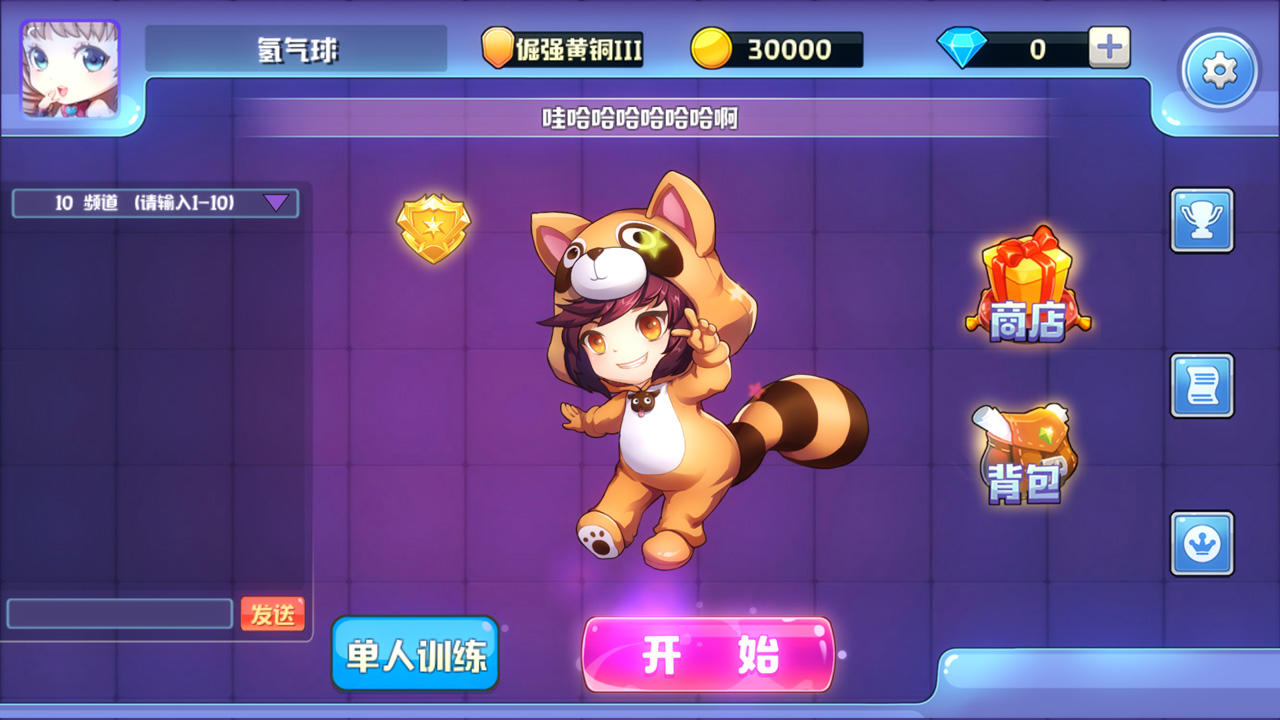Image resolution: width=1280 pixels, height=720 pixels.
Task: Open the 10 频道 channel selector
Action: 140,202
